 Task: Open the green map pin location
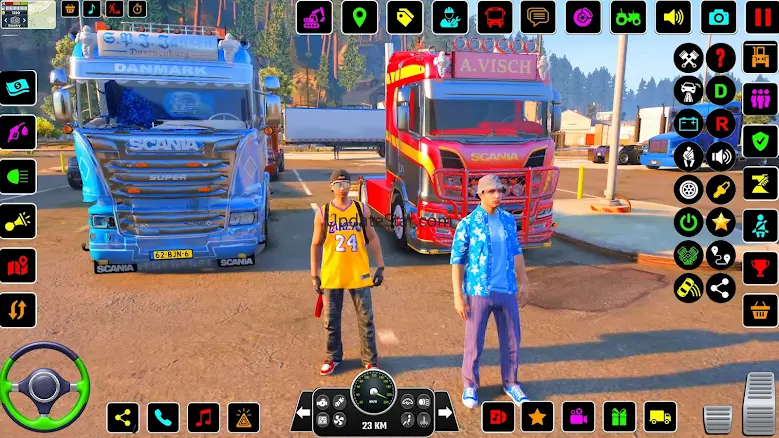[x=359, y=17]
